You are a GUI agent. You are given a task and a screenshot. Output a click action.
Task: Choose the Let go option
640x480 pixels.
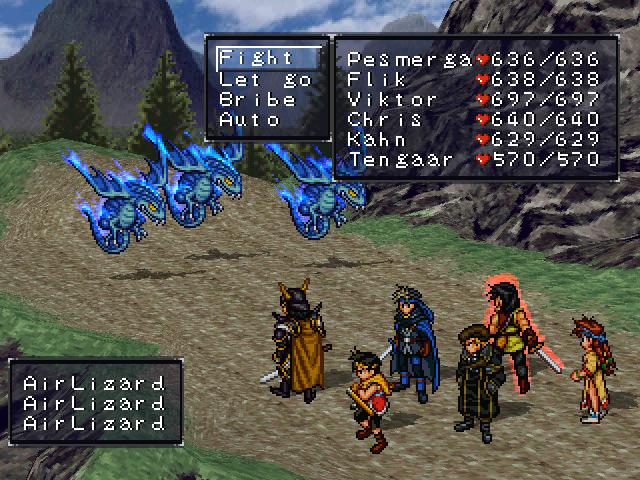pos(265,79)
